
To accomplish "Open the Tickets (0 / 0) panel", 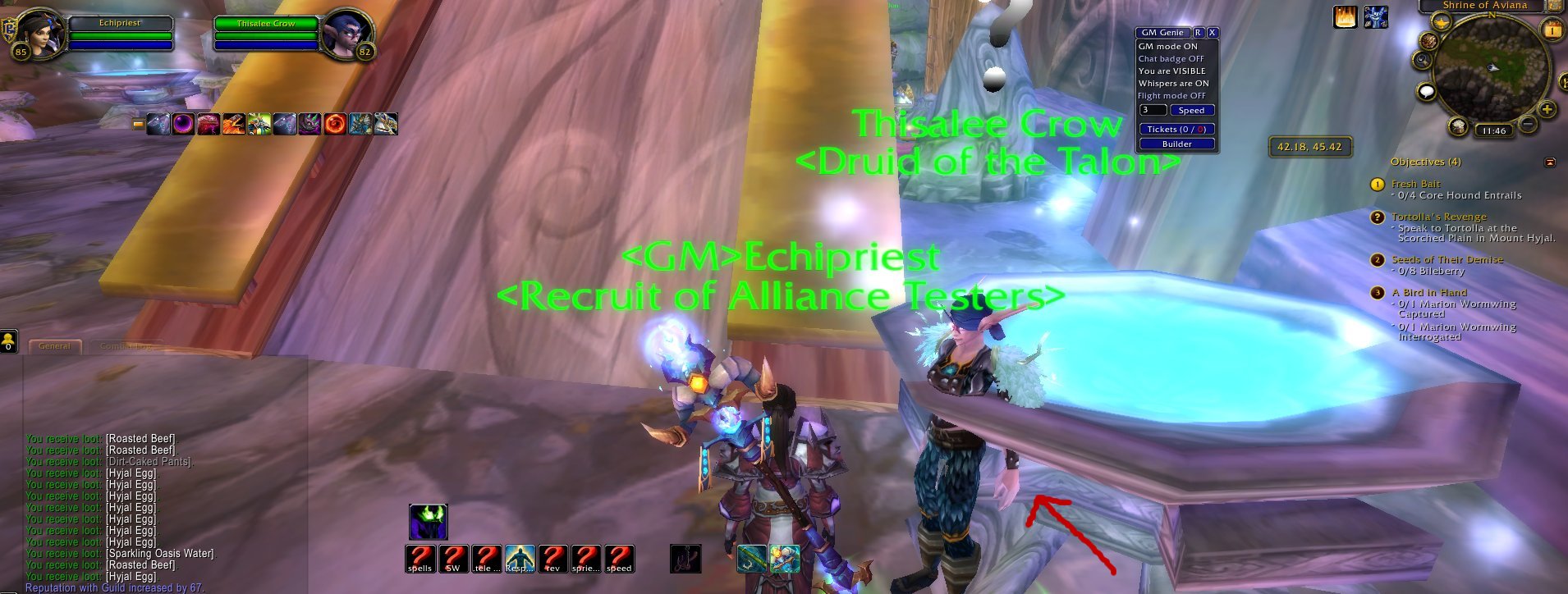I will click(x=1176, y=128).
